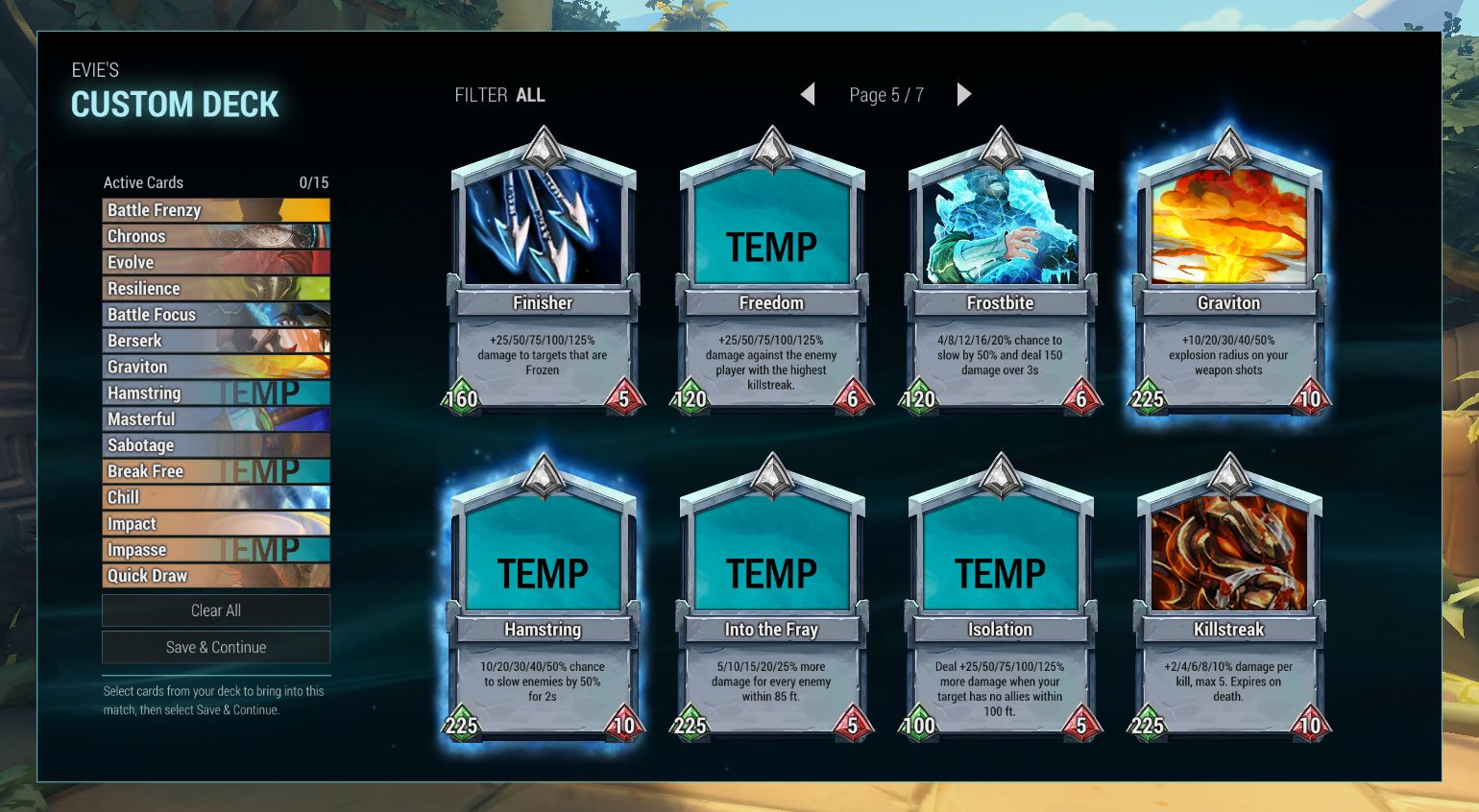Screen dimensions: 1479x812
Task: Select the Sabotage active card row
Action: click(216, 445)
